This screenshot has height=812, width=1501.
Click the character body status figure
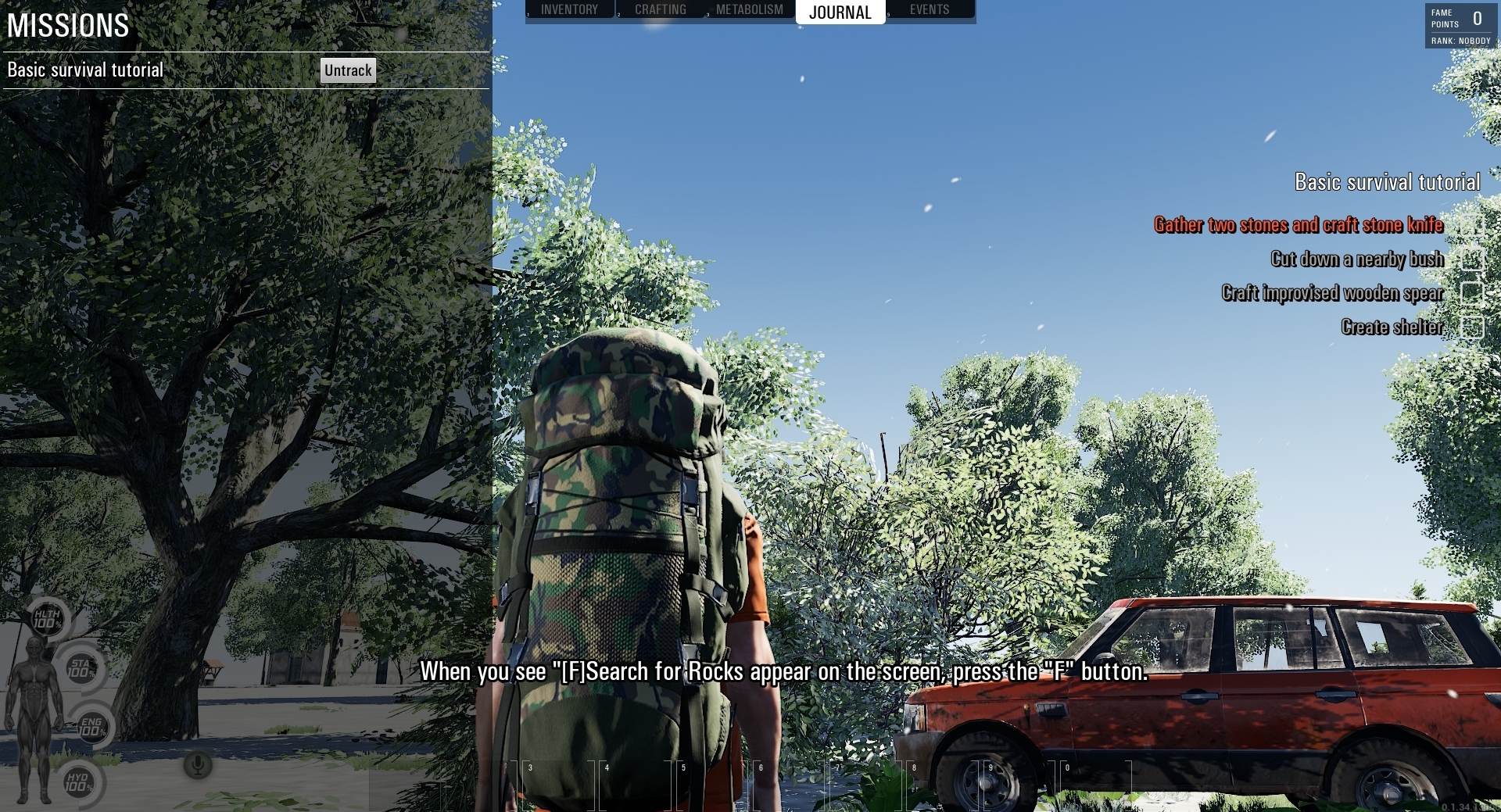(35, 719)
